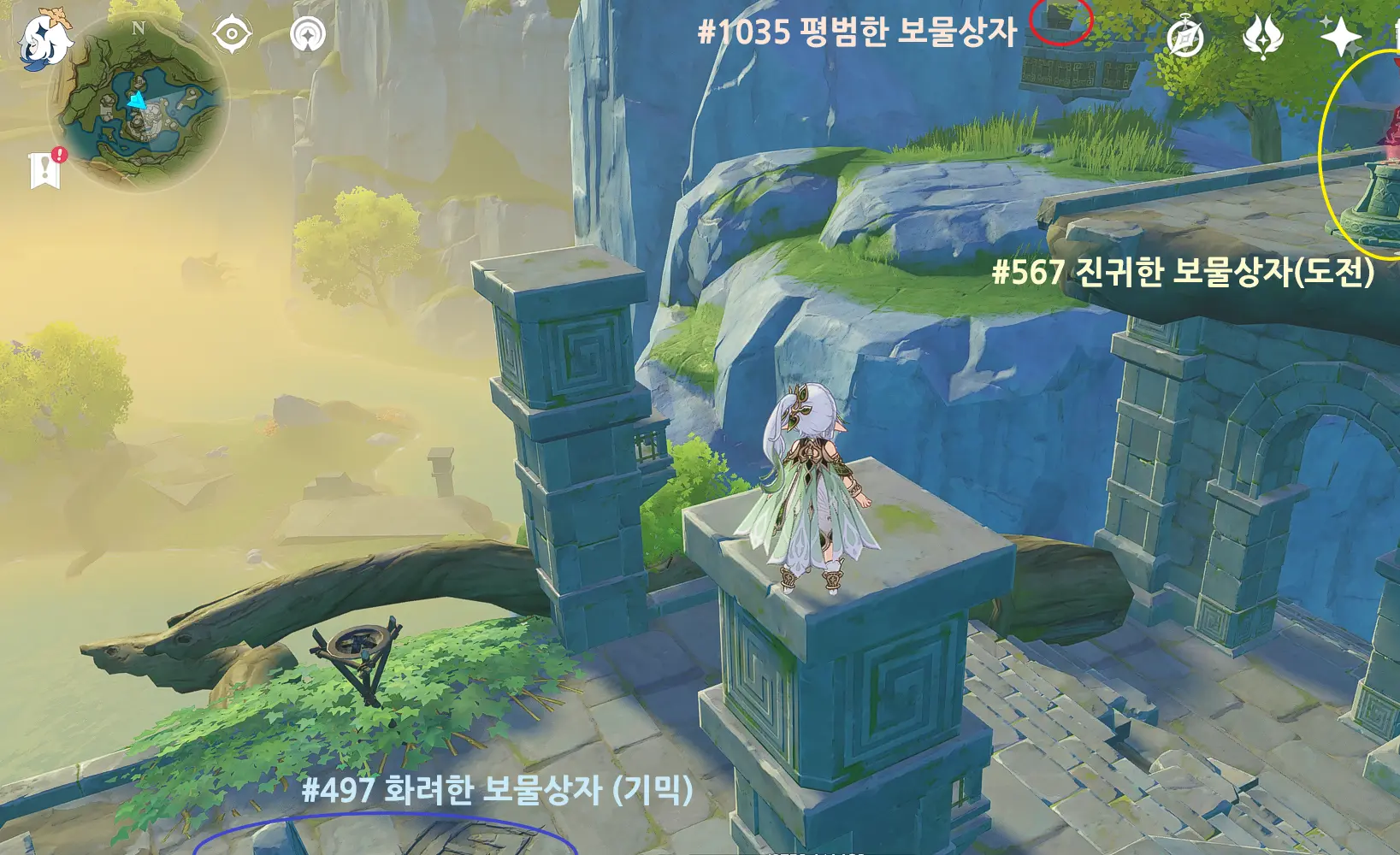
Task: Open the compass events icon
Action: coord(1185,38)
